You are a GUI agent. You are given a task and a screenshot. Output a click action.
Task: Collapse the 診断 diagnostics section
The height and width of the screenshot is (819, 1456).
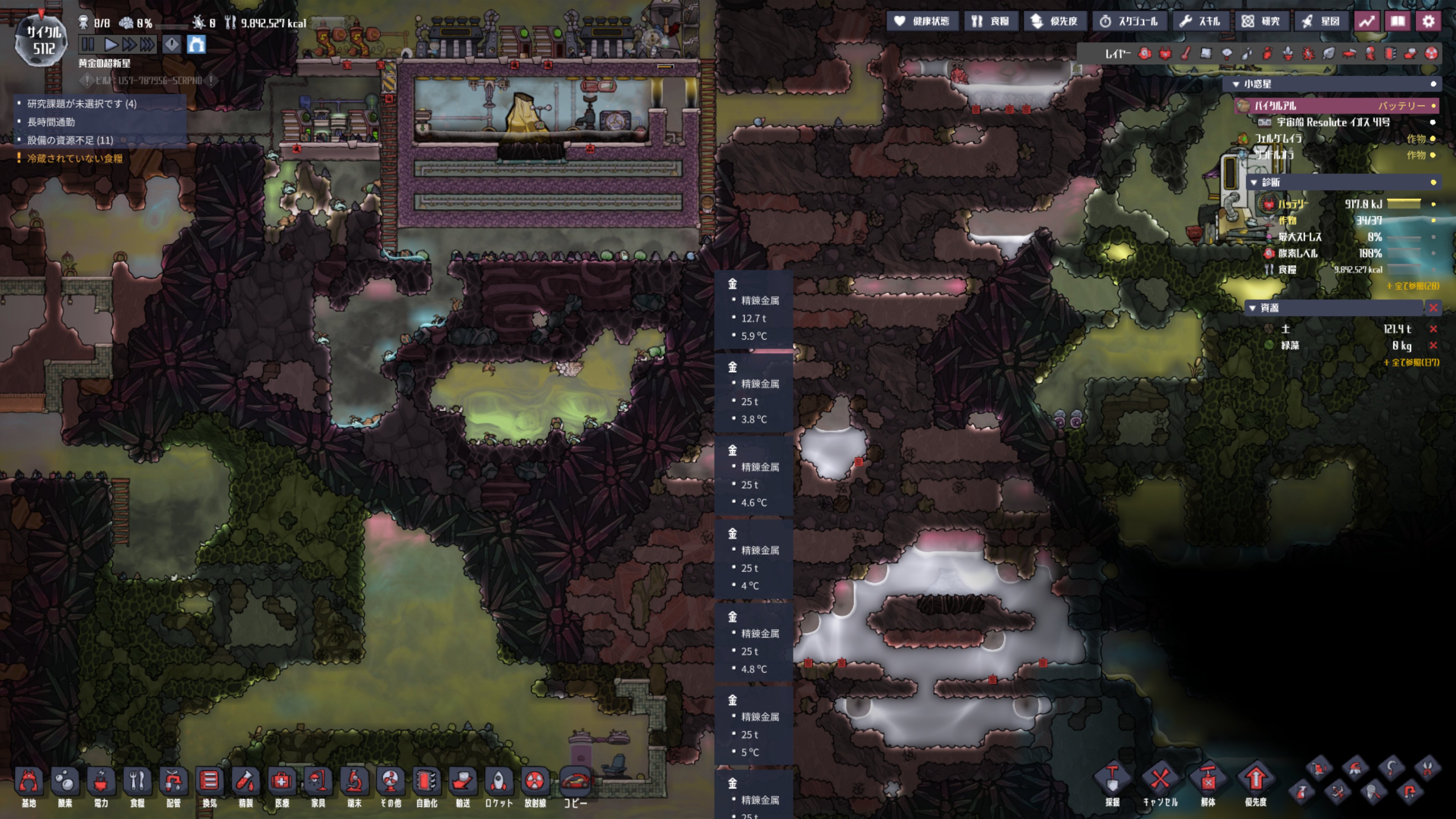click(1254, 182)
